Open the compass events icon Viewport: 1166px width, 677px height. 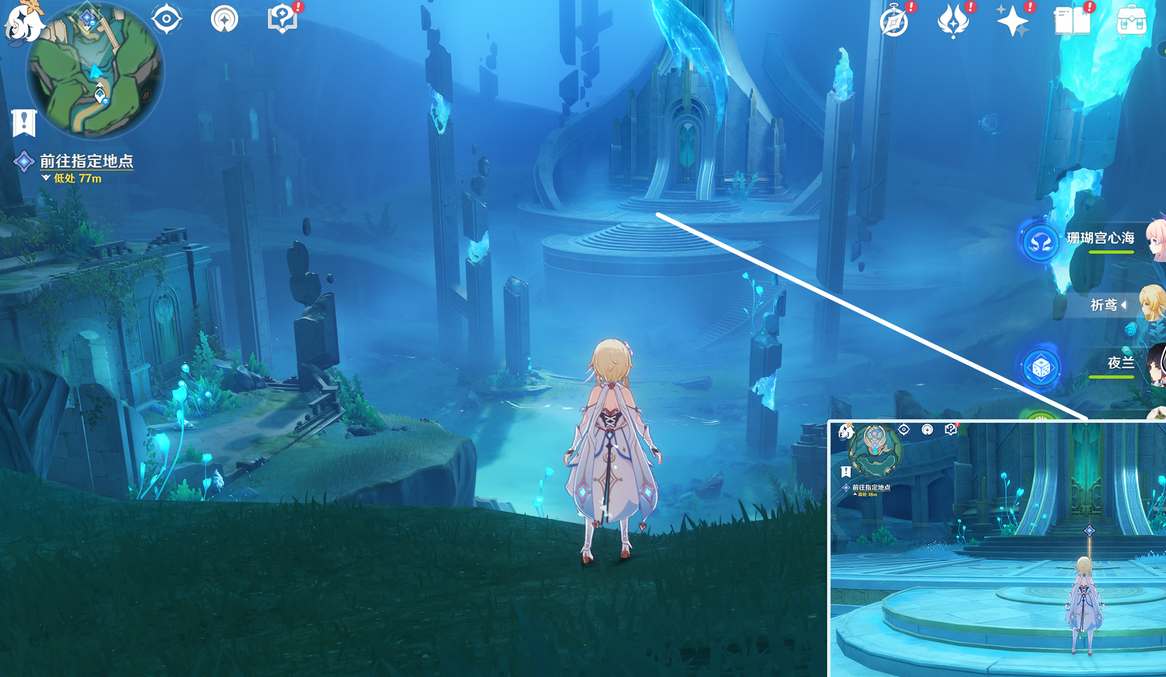pyautogui.click(x=894, y=21)
